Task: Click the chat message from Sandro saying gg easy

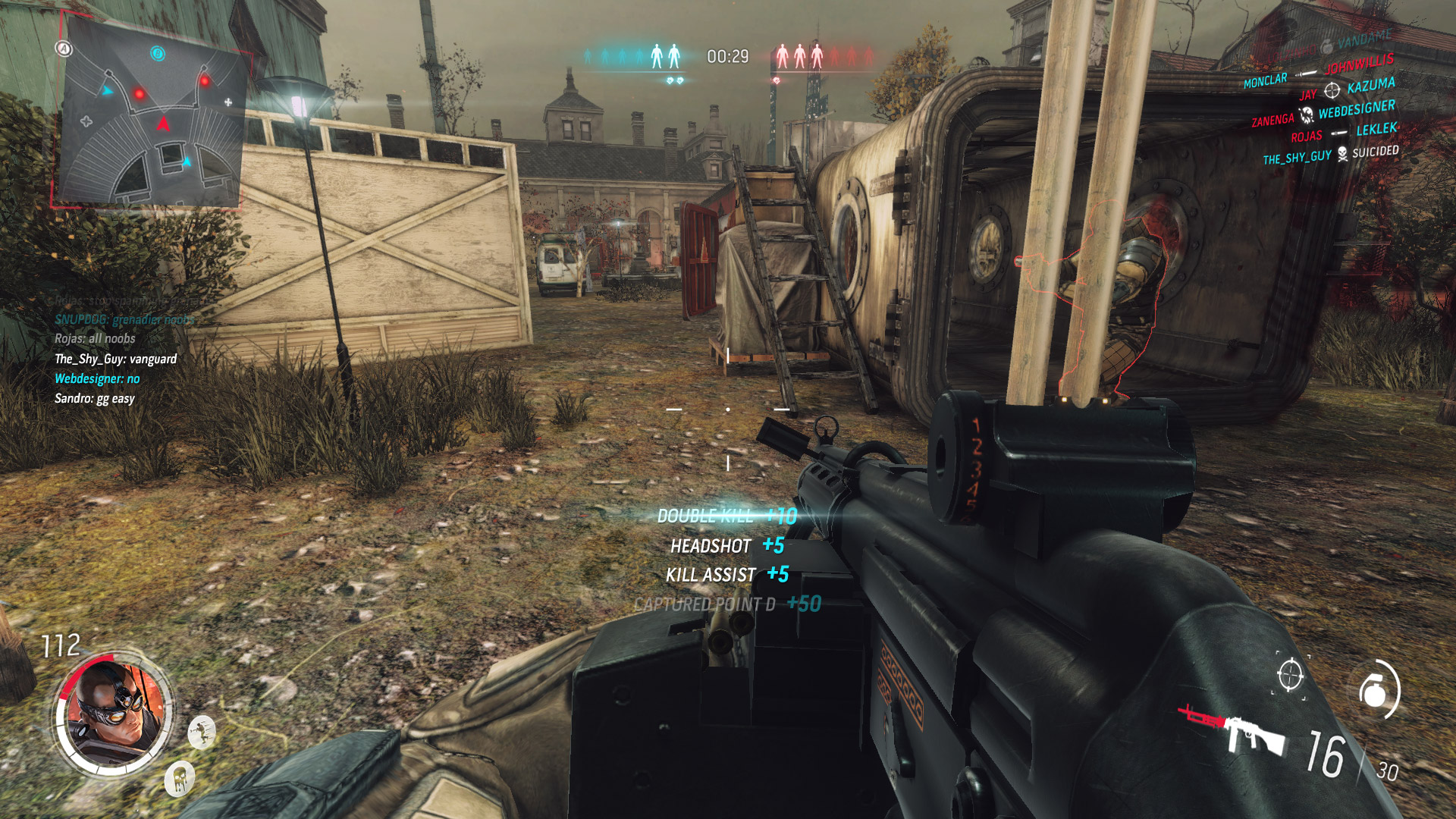Action: pyautogui.click(x=93, y=398)
